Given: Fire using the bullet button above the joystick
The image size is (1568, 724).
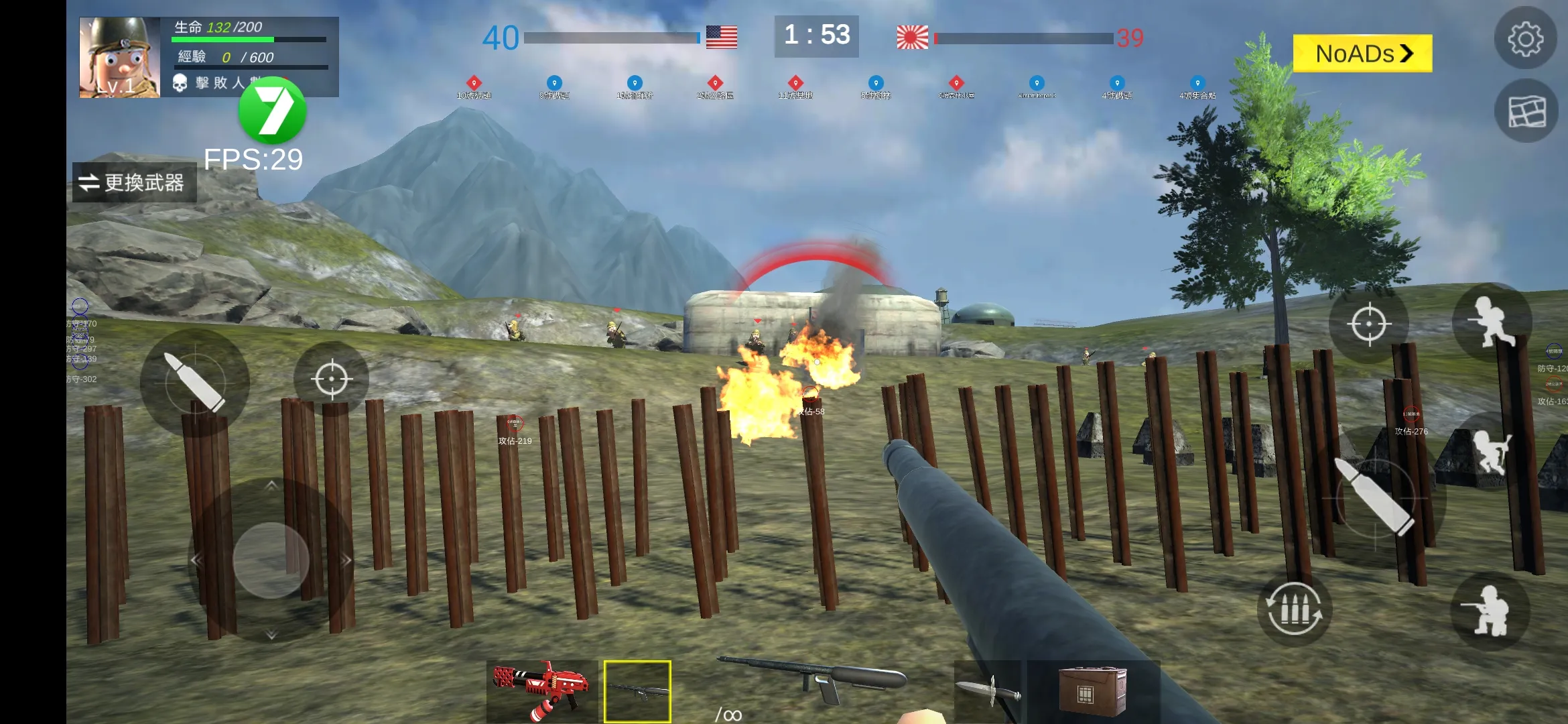Looking at the screenshot, I should pos(194,382).
